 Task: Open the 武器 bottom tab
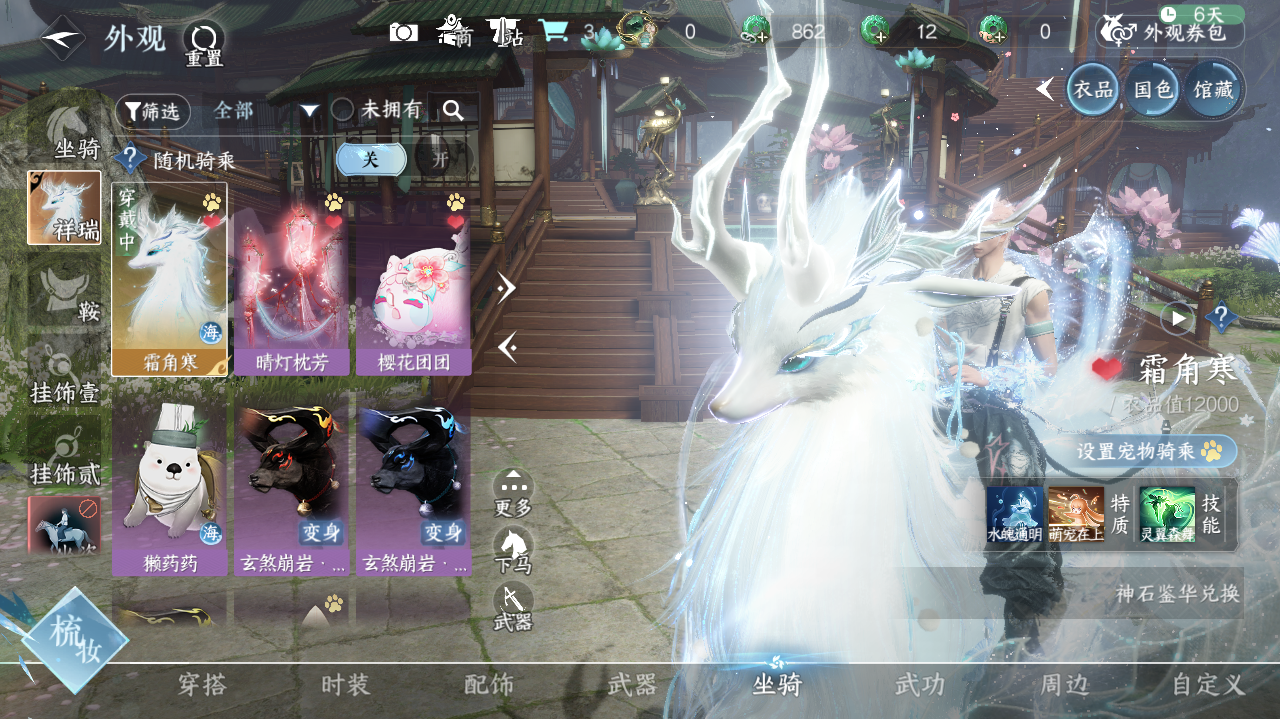click(632, 685)
